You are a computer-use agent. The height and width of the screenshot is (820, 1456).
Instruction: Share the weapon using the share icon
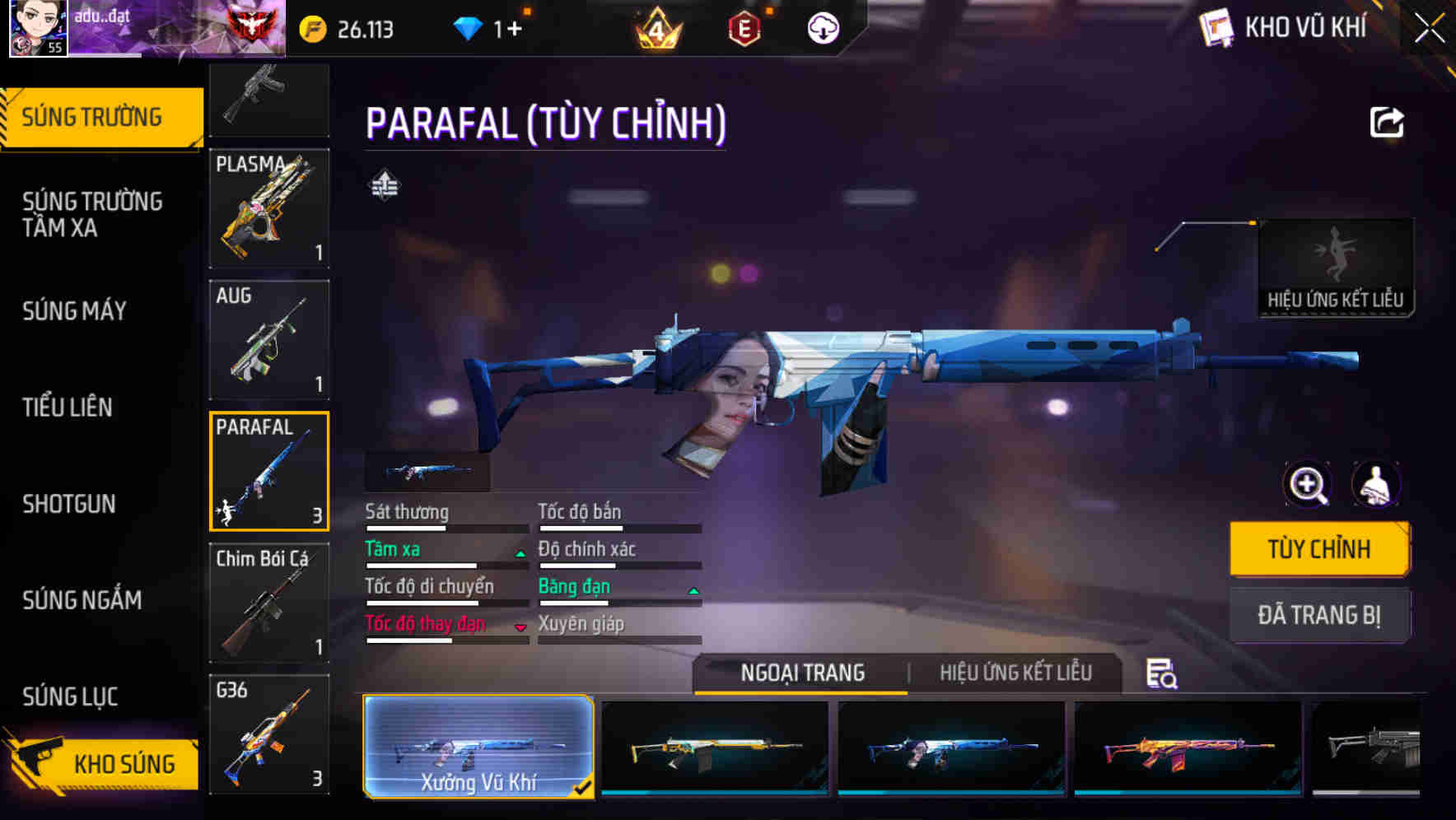[1387, 123]
